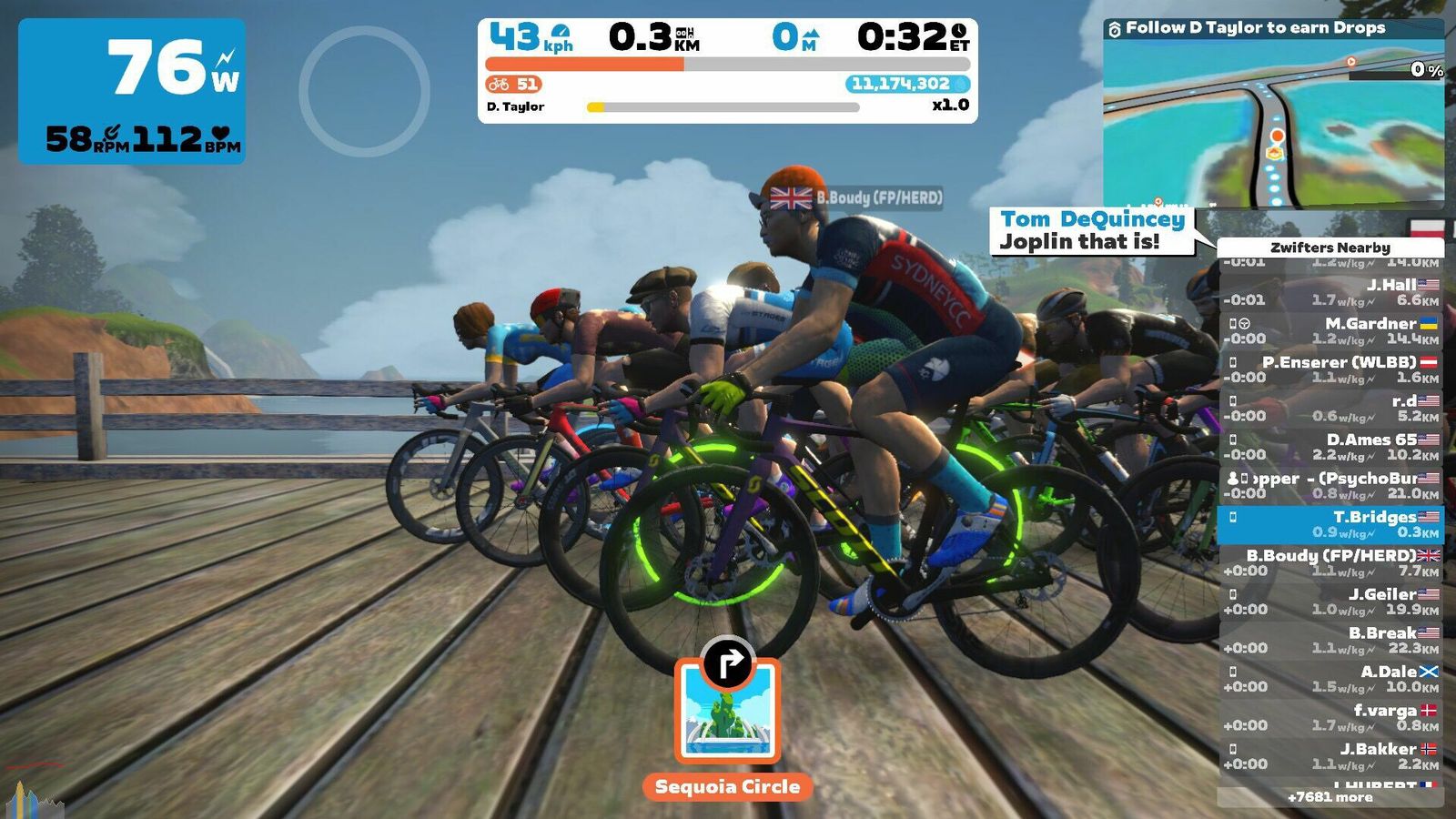This screenshot has width=1456, height=819.
Task: Select J.Geiler from the rider list
Action: point(1330,602)
